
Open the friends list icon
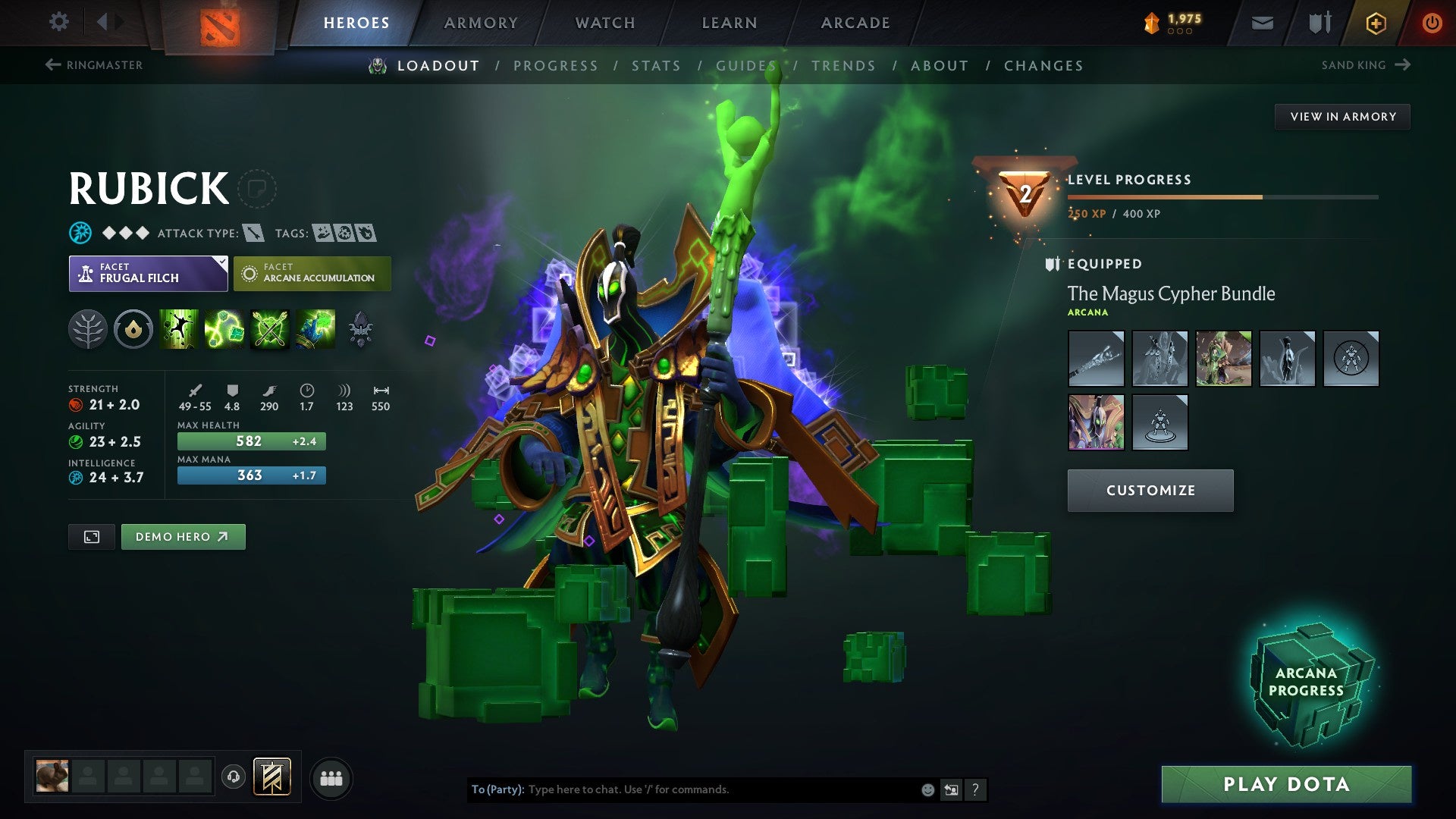coord(331,777)
